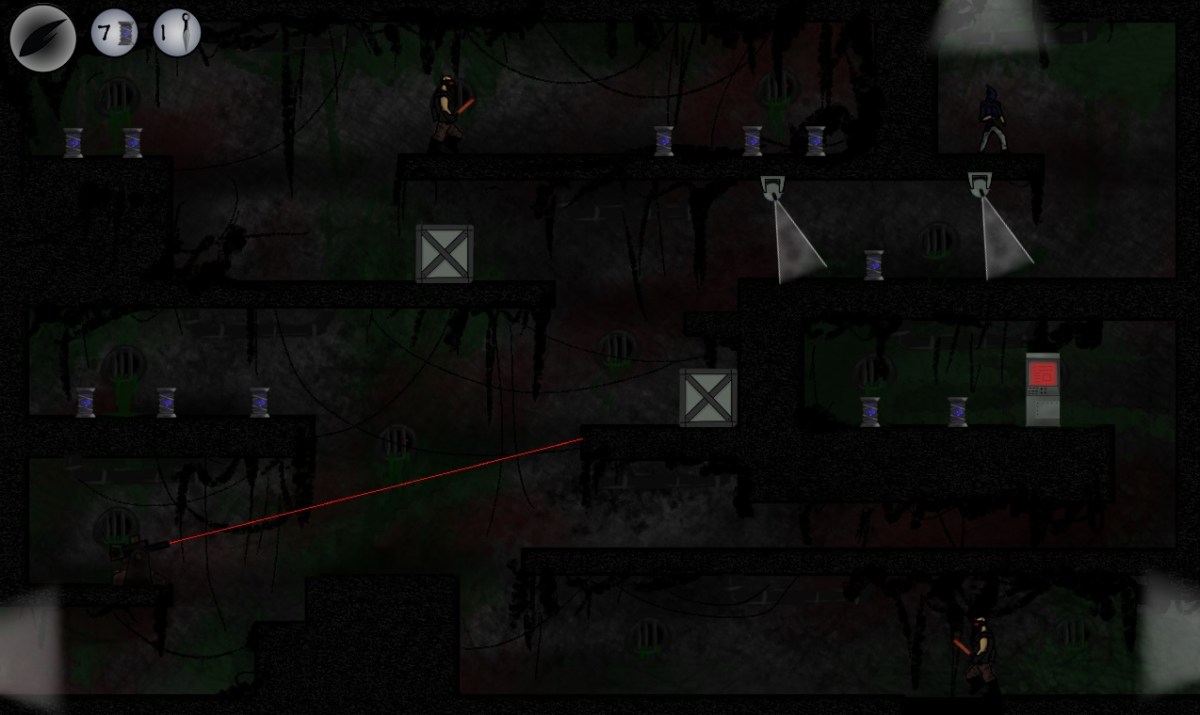This screenshot has height=715, width=1200.
Task: Click the stealth eye visibility icon
Action: [43, 37]
